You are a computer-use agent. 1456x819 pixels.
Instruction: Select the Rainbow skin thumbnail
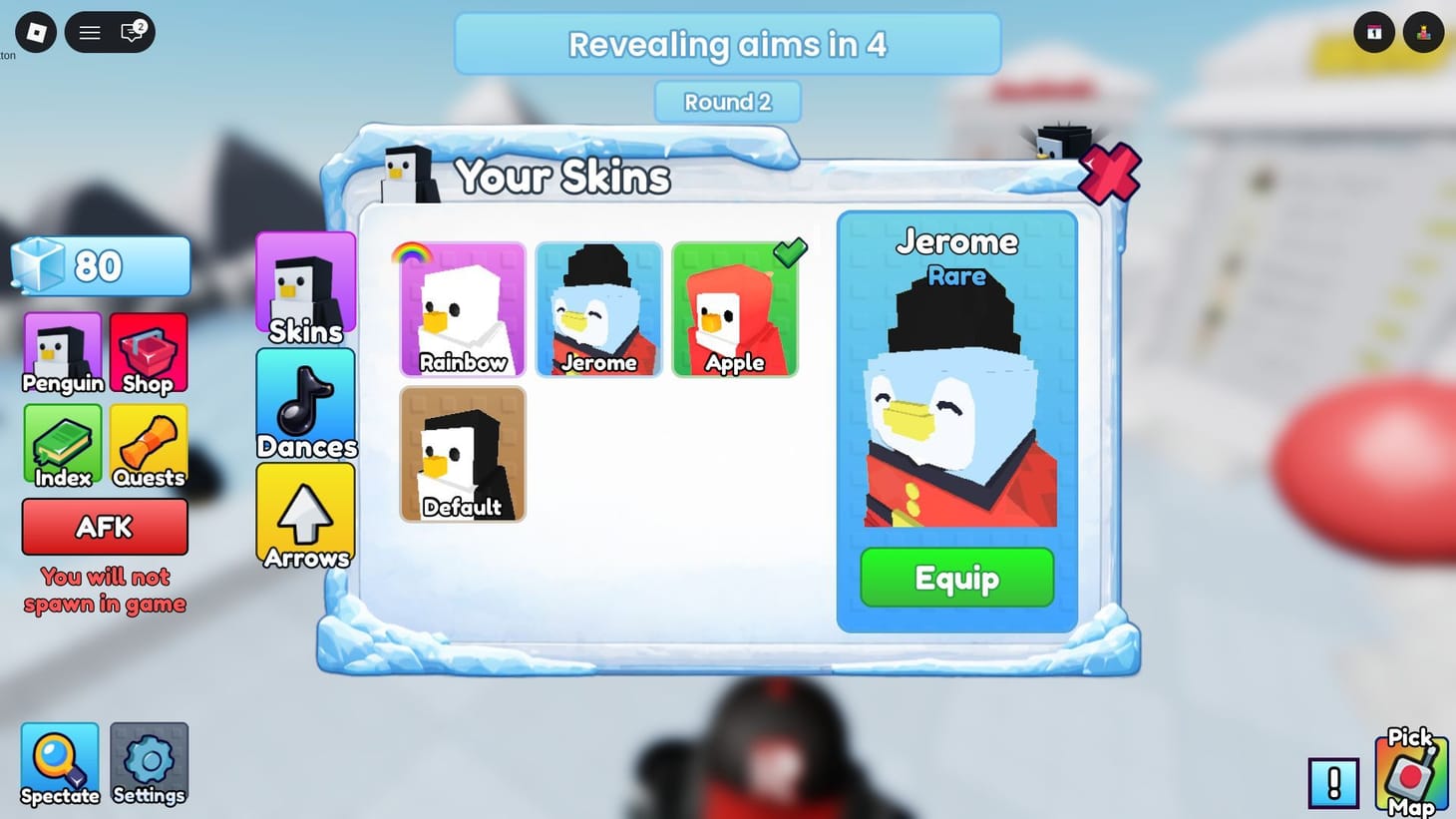click(462, 307)
